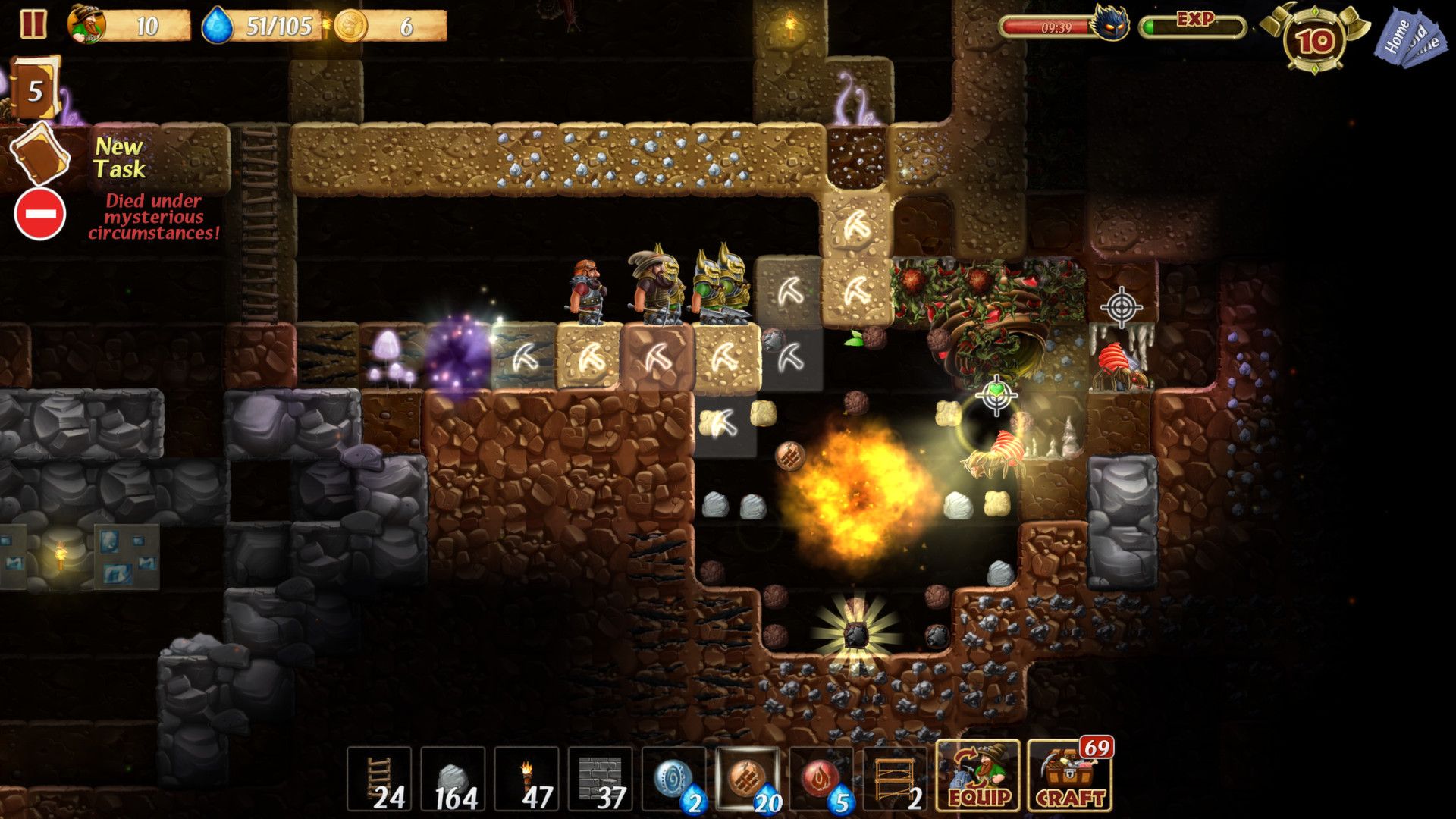The width and height of the screenshot is (1456, 819).
Task: Select the torch slot in the hotbar
Action: (526, 779)
